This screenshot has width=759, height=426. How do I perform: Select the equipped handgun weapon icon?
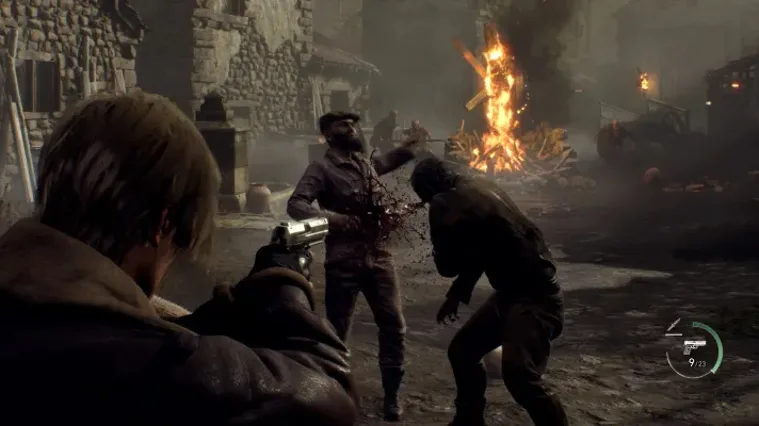(x=693, y=345)
